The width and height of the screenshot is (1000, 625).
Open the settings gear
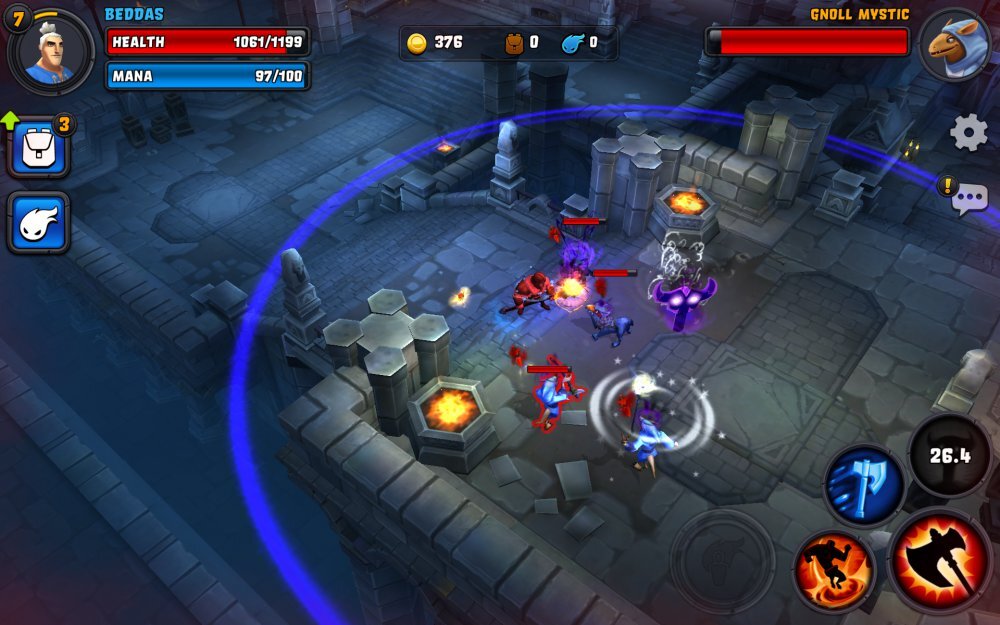pos(968,133)
